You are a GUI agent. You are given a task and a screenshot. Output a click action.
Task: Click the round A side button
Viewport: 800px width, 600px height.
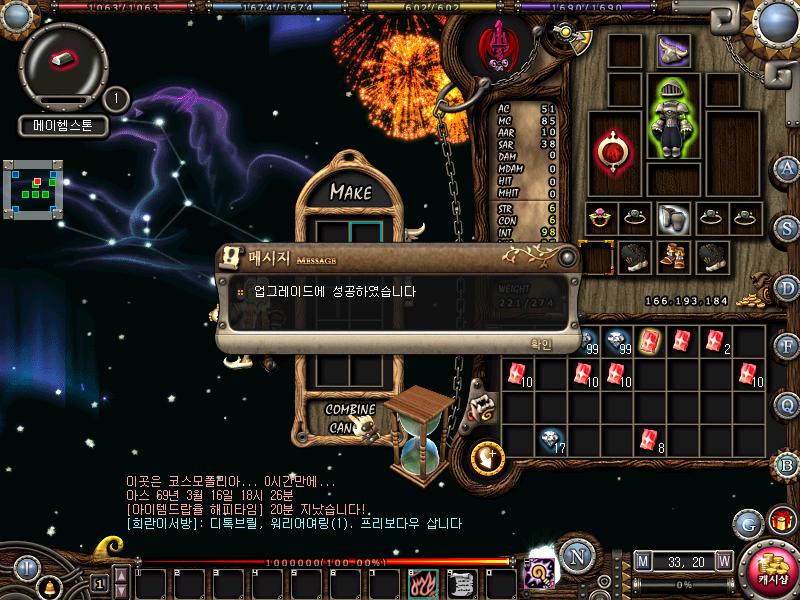[788, 169]
